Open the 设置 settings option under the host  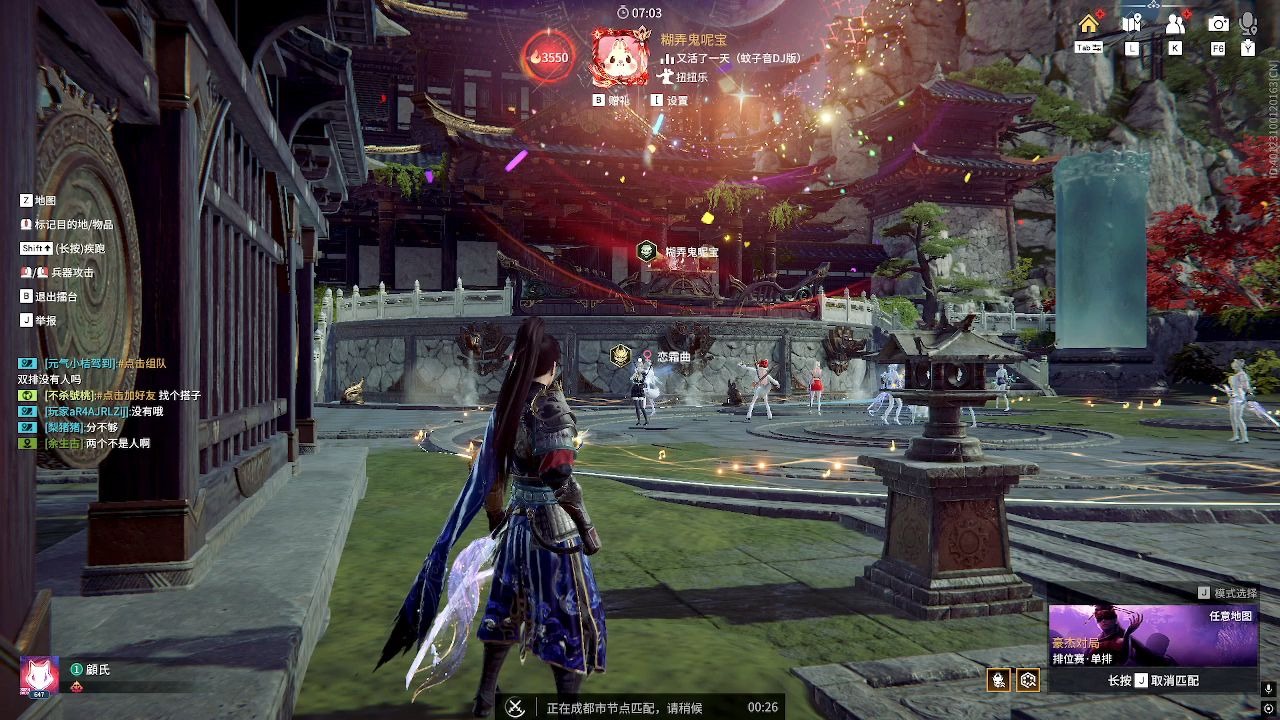tap(670, 101)
